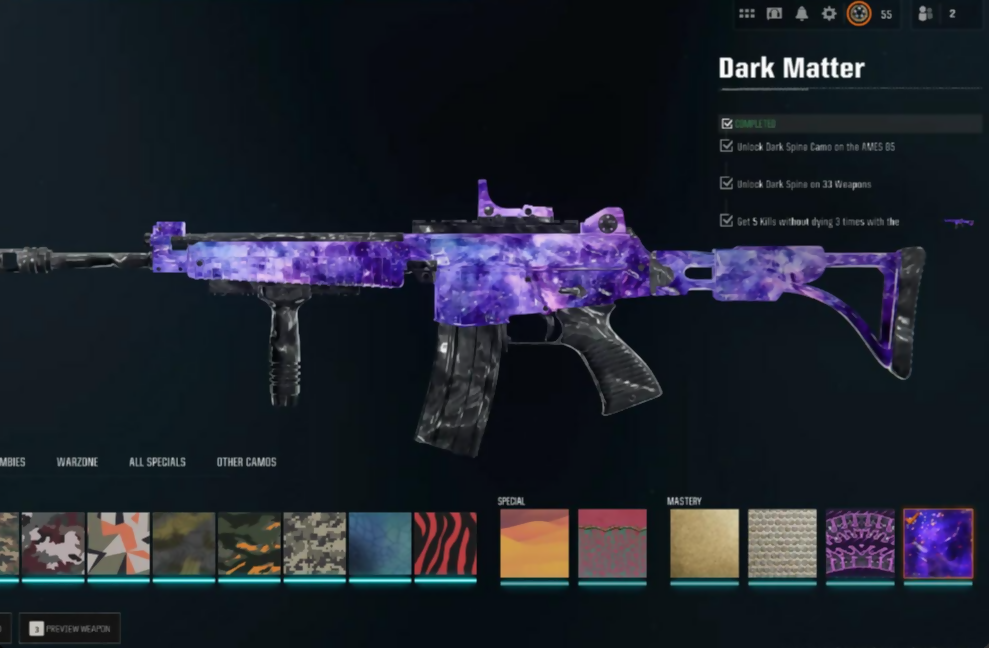989x648 pixels.
Task: Pick the blue textured camo swatch
Action: point(380,544)
